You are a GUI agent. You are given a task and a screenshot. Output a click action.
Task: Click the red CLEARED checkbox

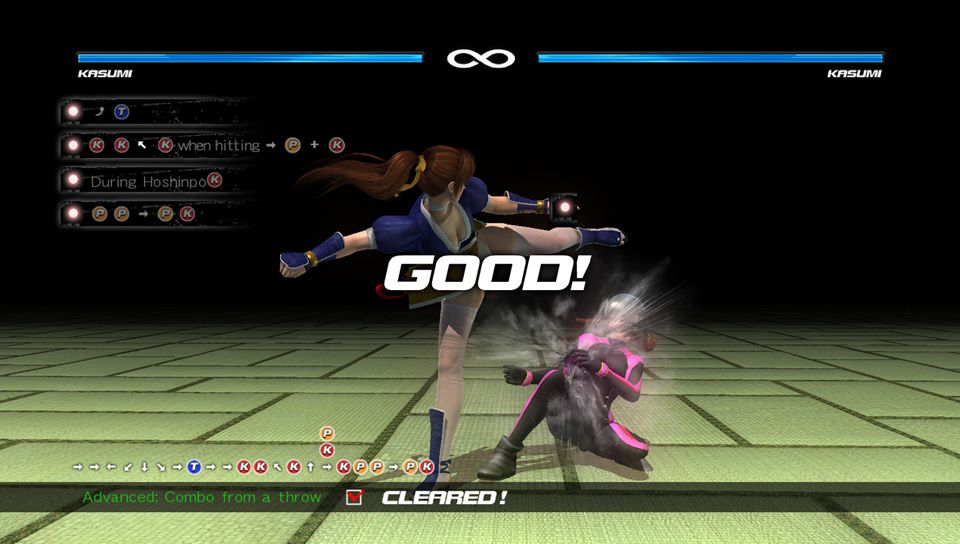point(354,497)
